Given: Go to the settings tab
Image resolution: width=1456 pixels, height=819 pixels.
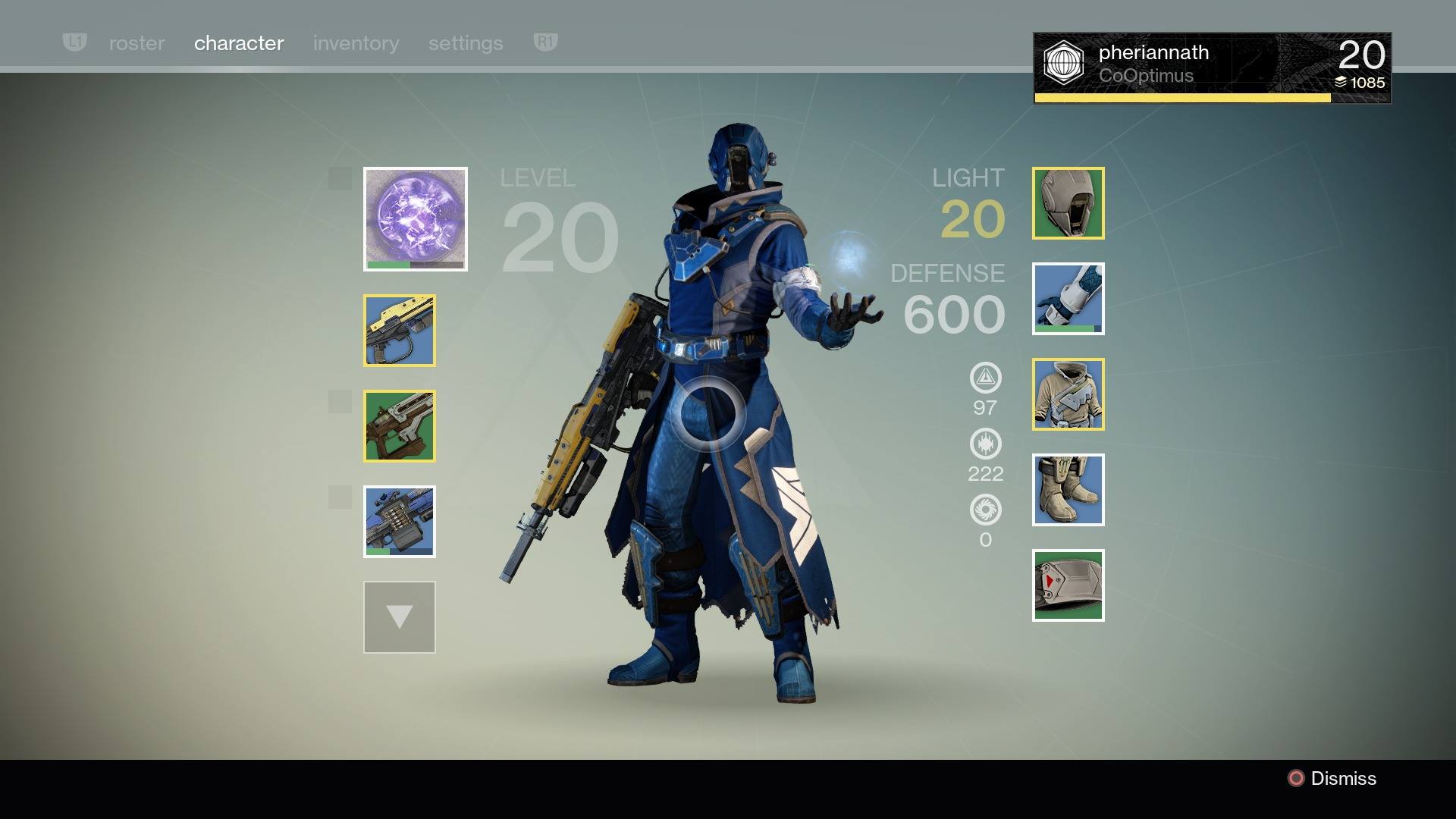Looking at the screenshot, I should [x=466, y=43].
